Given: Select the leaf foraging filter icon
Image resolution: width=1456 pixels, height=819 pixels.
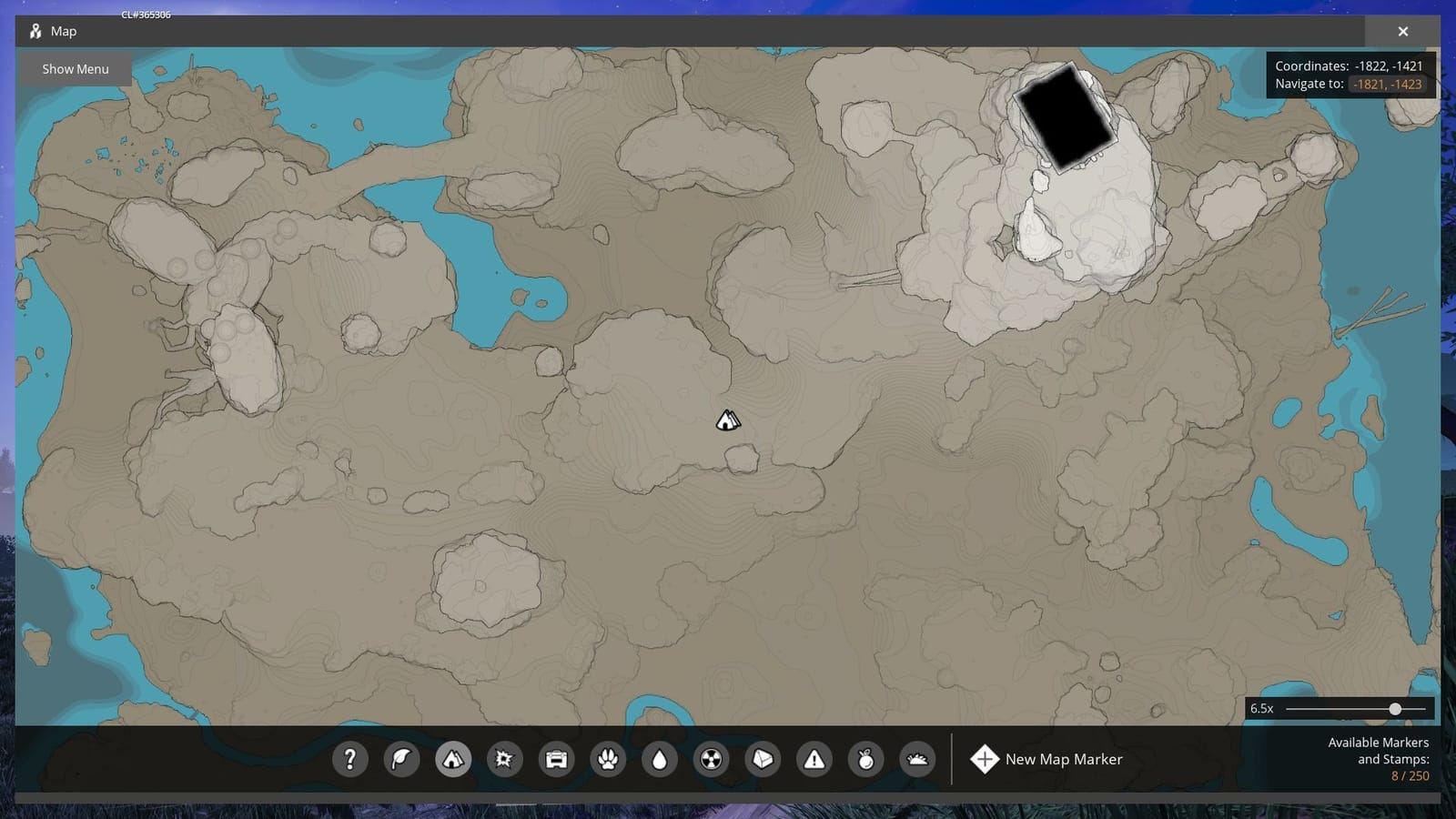Looking at the screenshot, I should [x=402, y=759].
